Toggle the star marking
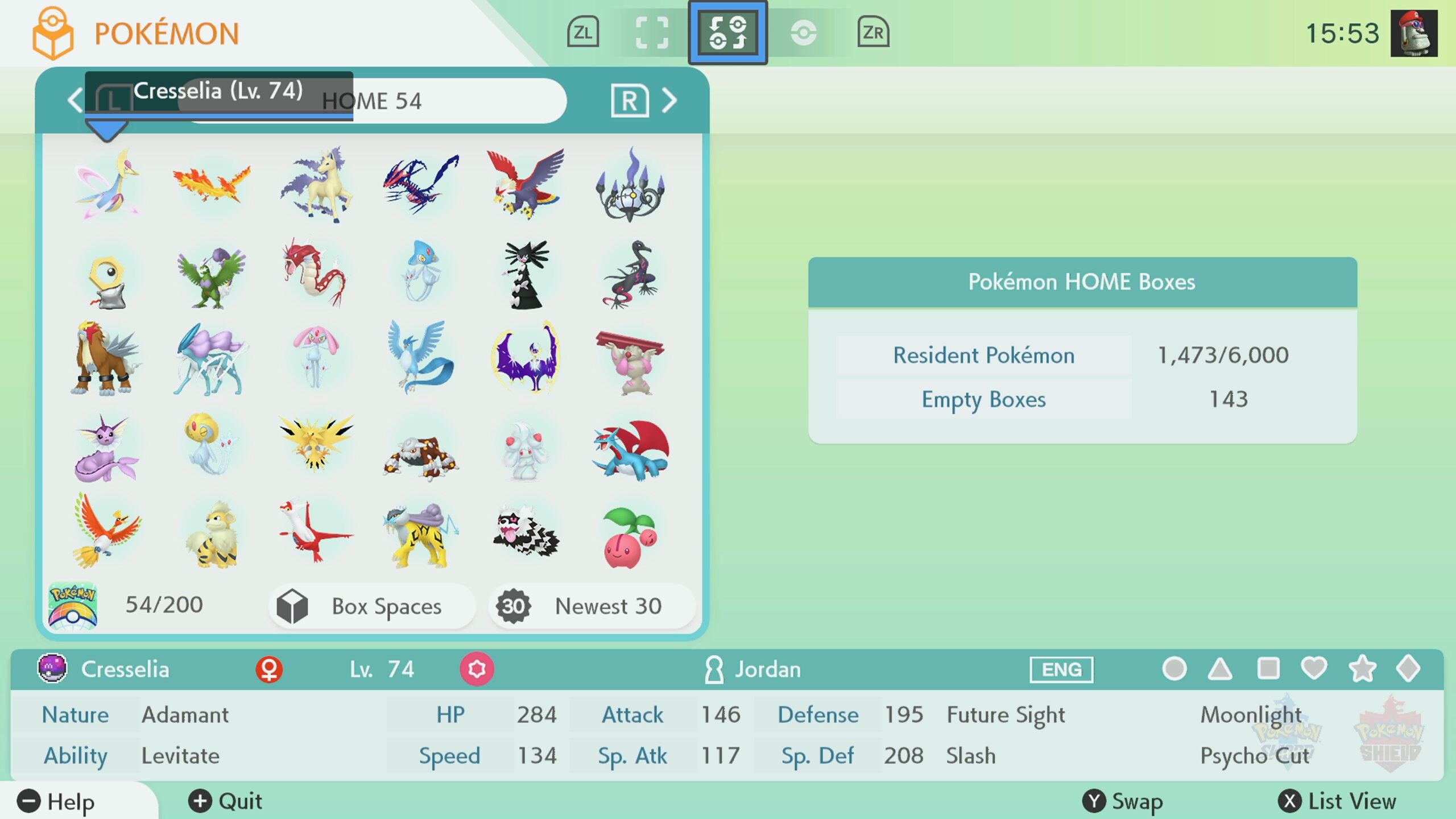Image resolution: width=1456 pixels, height=819 pixels. pos(1362,669)
